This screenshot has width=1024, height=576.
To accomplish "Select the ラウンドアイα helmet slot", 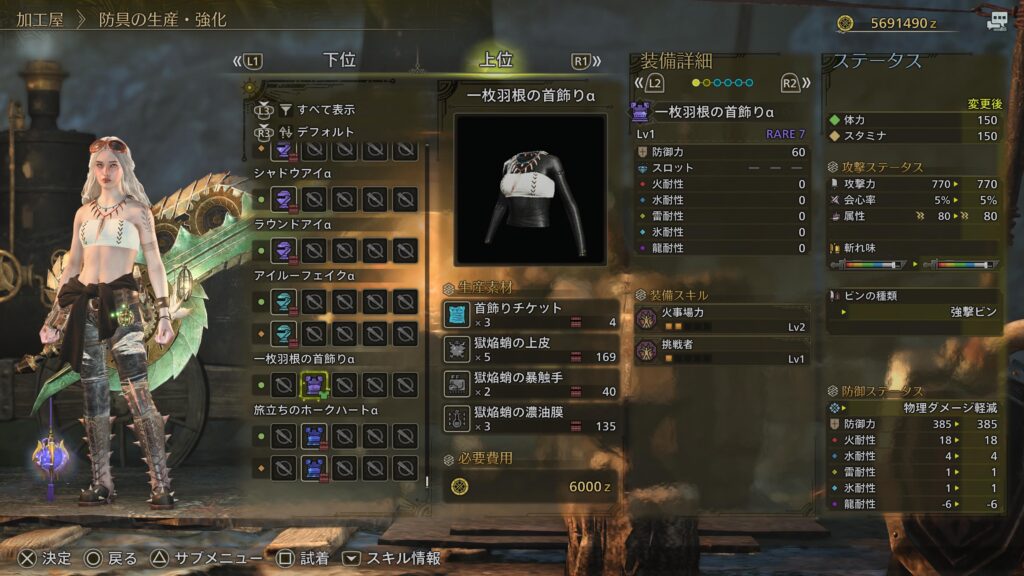I will [285, 249].
